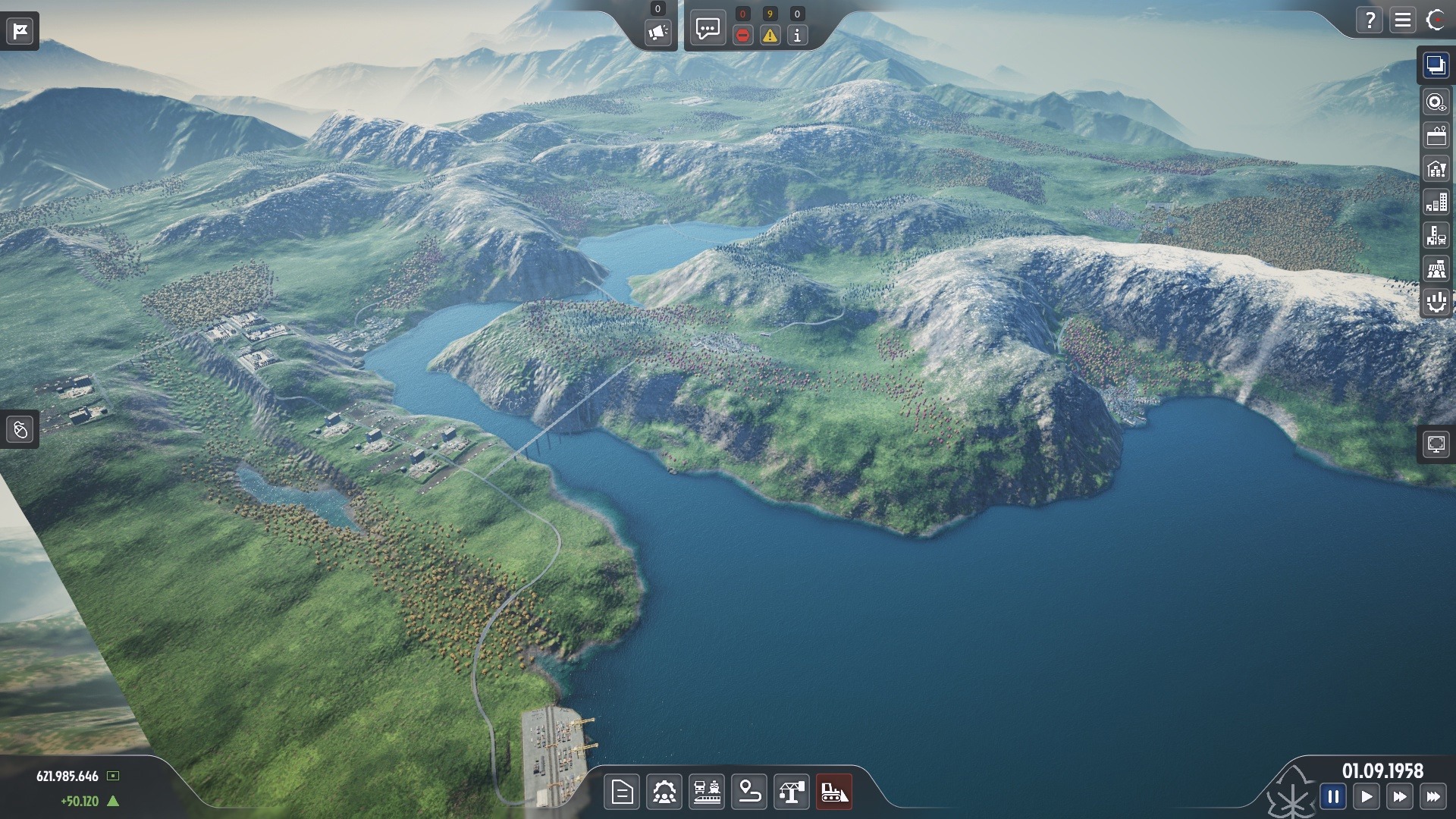The width and height of the screenshot is (1456, 819).
Task: Open the question mark help button
Action: click(1370, 20)
